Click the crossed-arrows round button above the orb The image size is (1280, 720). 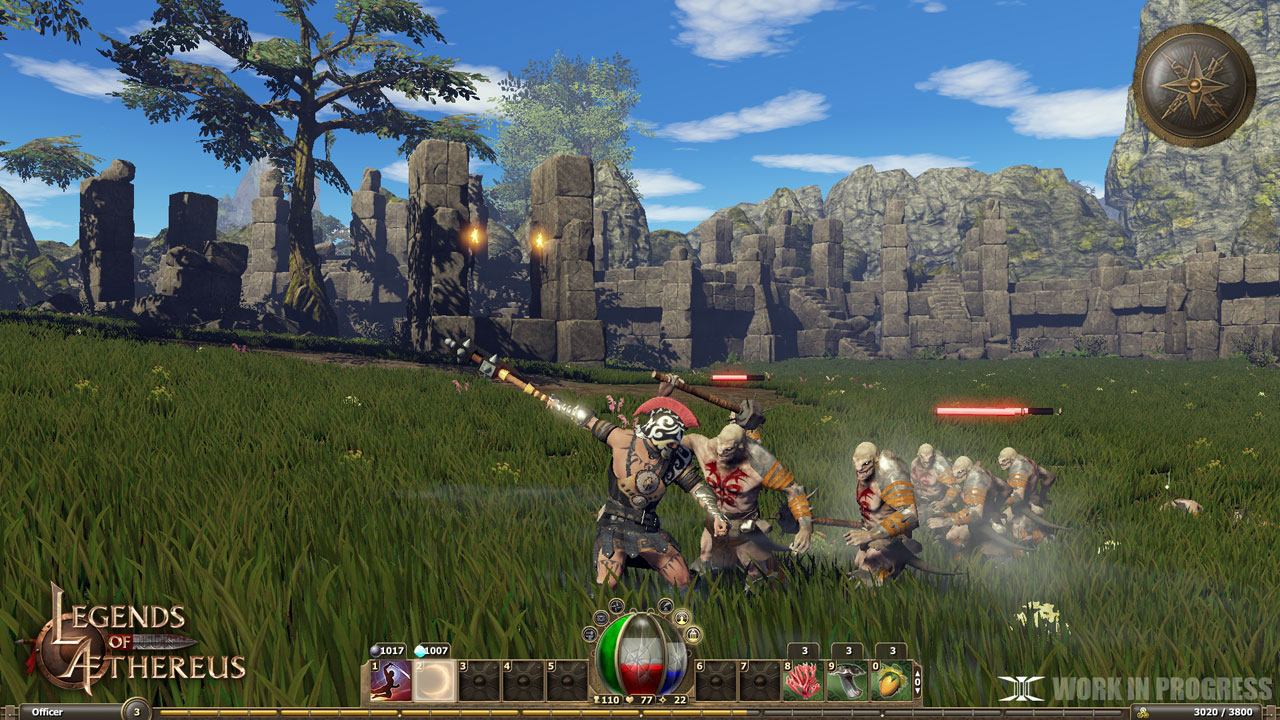(616, 606)
